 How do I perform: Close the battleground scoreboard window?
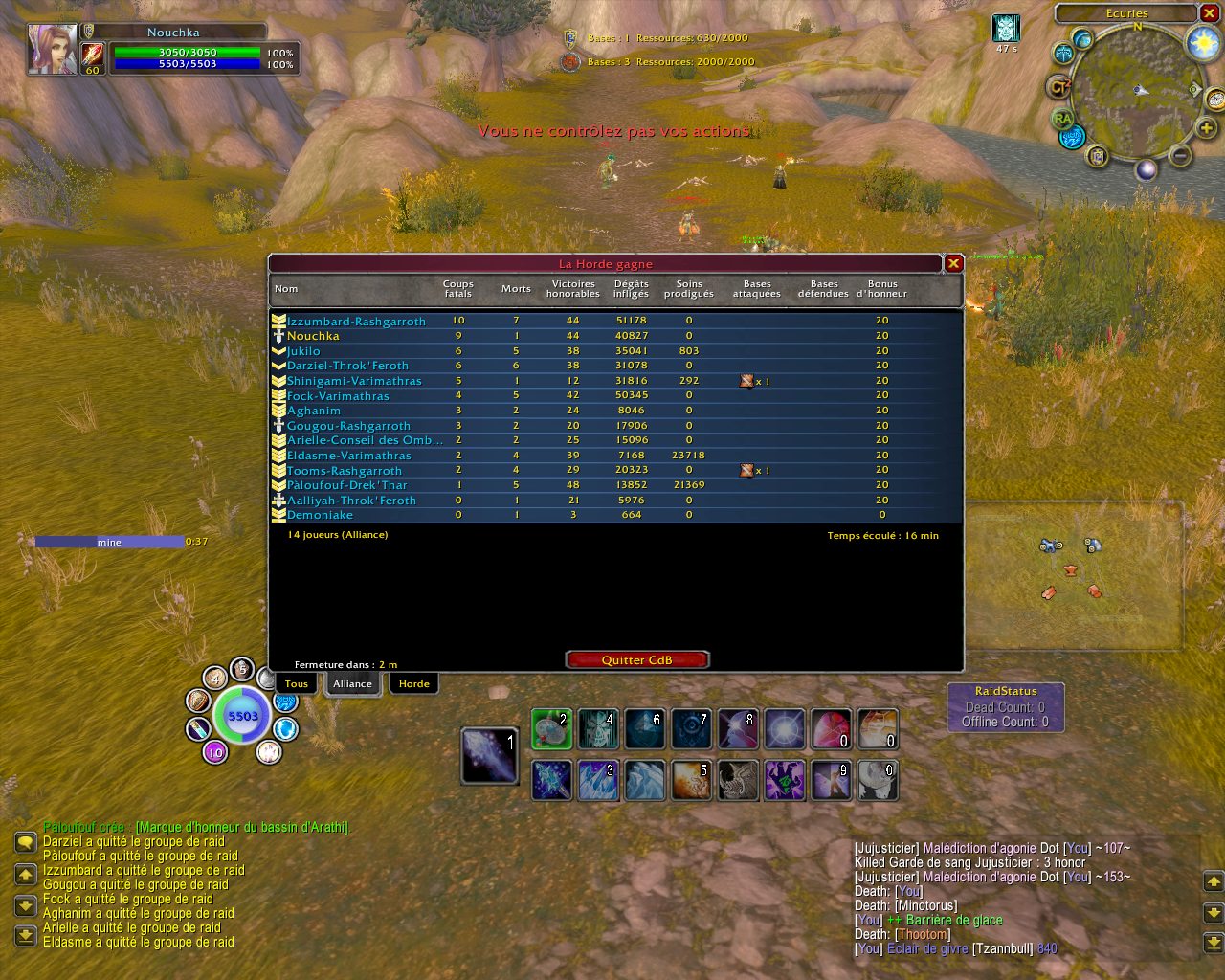(x=953, y=263)
